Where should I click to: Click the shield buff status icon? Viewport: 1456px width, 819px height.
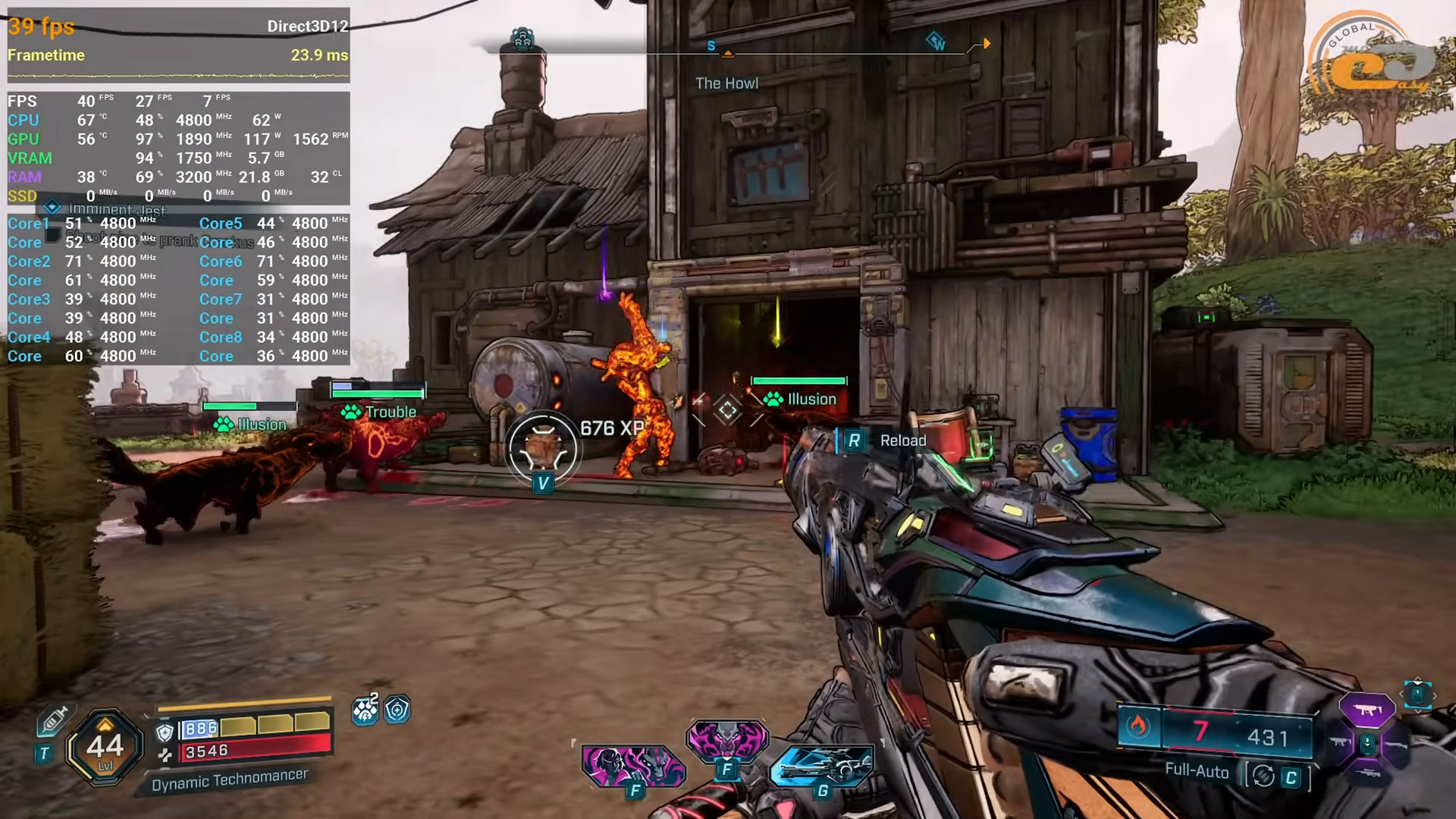[x=397, y=710]
